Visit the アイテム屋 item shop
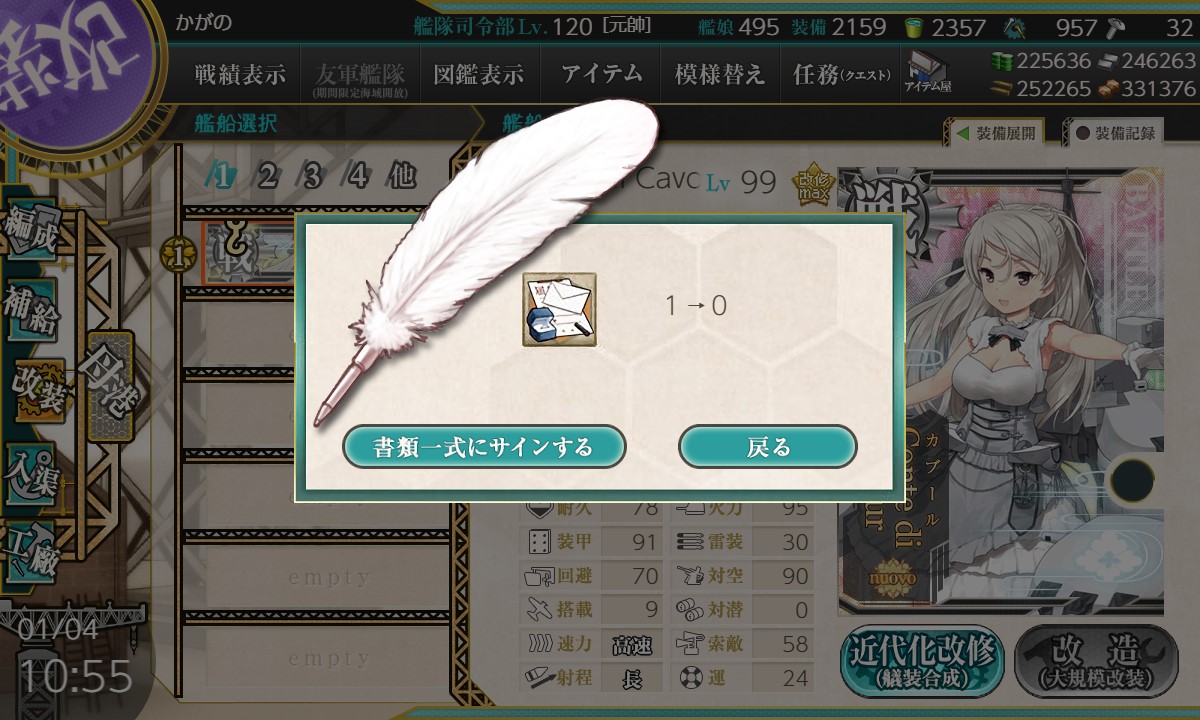 pos(928,72)
